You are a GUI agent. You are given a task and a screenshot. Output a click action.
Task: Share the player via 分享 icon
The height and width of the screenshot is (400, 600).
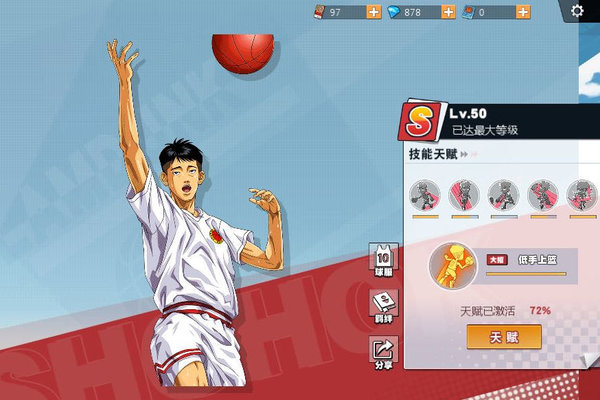click(x=382, y=350)
